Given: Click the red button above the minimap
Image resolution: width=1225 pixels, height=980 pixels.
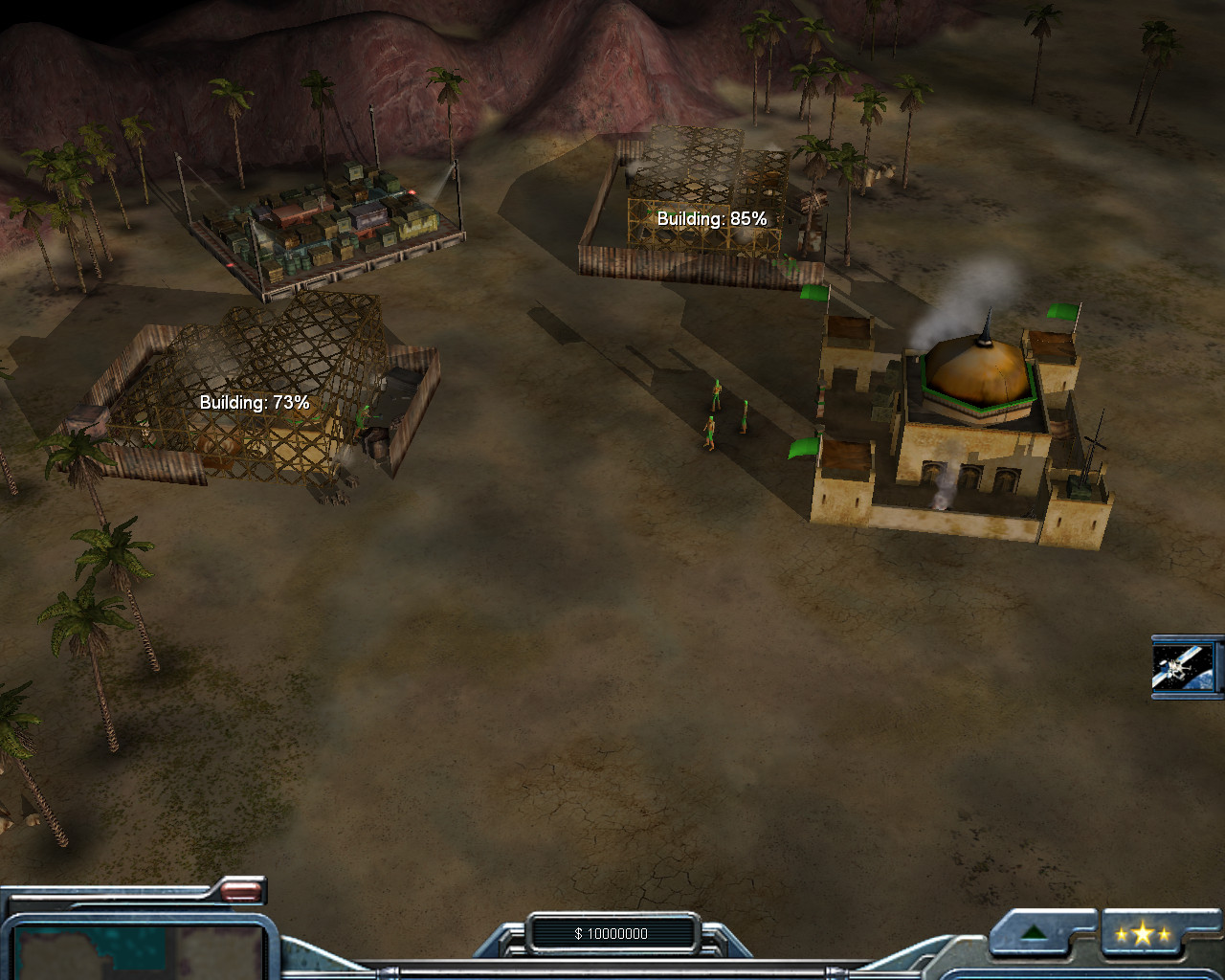Looking at the screenshot, I should tap(240, 892).
